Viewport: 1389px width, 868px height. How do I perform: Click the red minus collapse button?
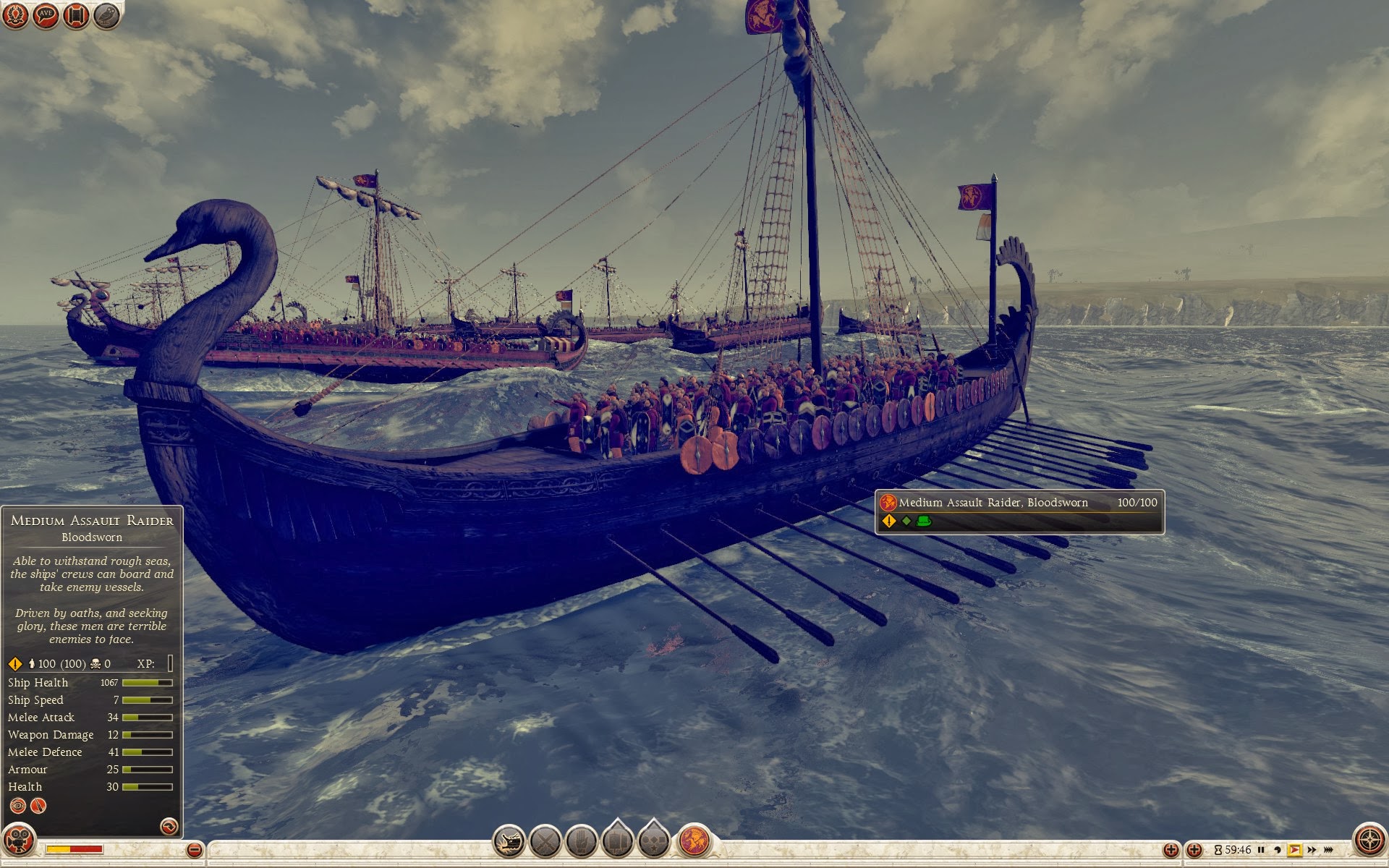click(x=194, y=850)
